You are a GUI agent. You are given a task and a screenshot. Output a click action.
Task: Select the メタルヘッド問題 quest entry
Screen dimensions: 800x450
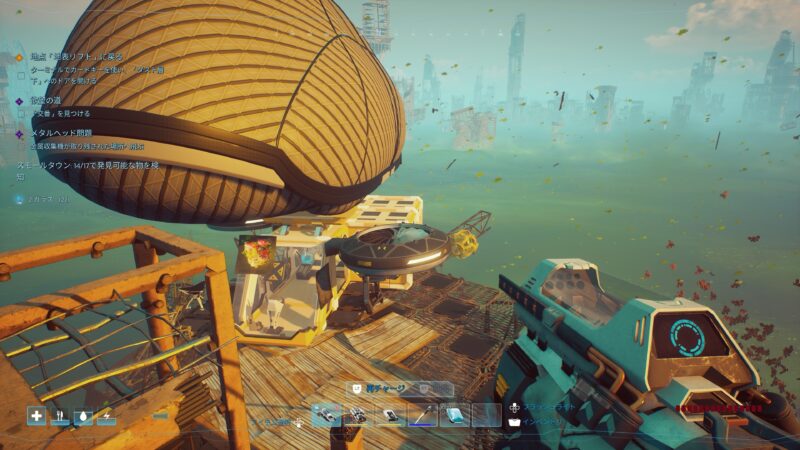click(x=62, y=132)
